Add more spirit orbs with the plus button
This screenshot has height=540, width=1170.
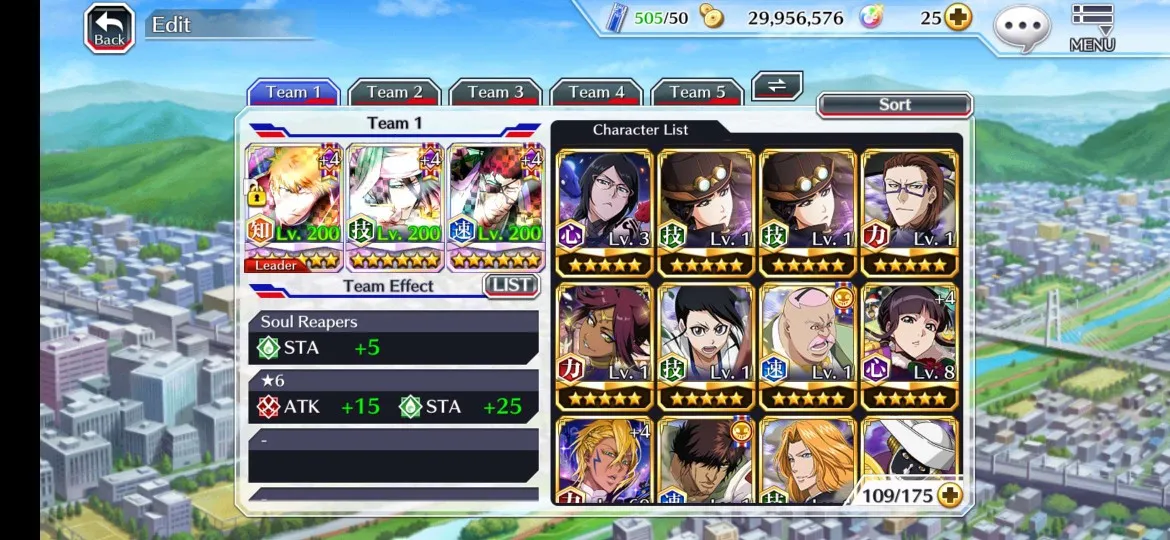(958, 18)
